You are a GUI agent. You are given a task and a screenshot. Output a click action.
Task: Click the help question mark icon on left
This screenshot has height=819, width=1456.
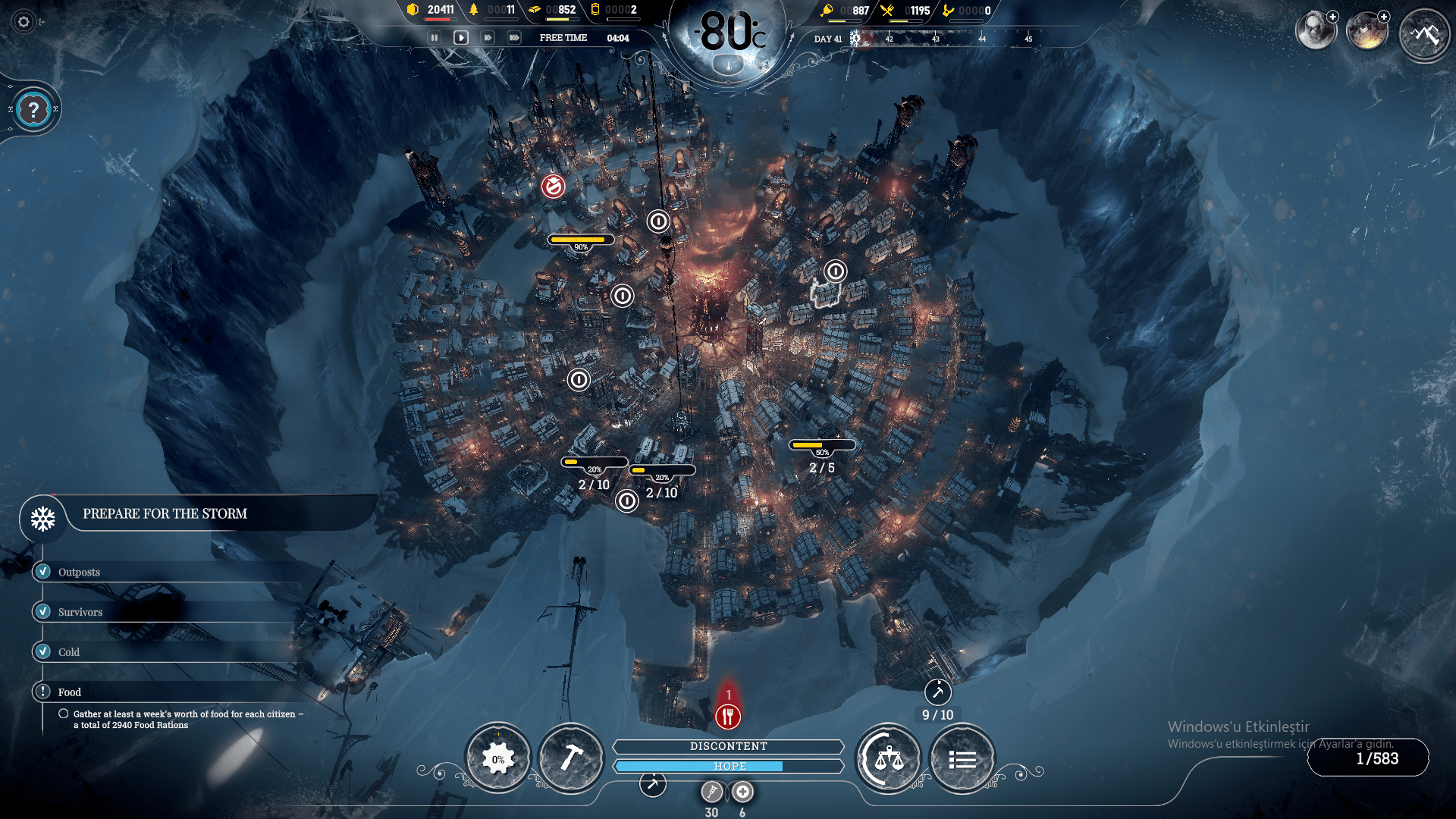coord(32,108)
